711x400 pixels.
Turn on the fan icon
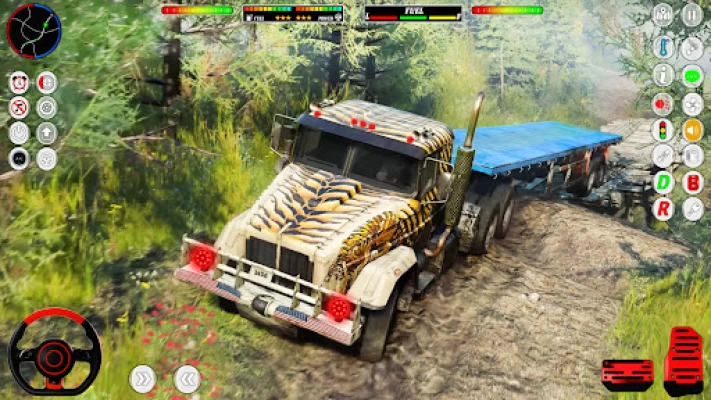[692, 103]
